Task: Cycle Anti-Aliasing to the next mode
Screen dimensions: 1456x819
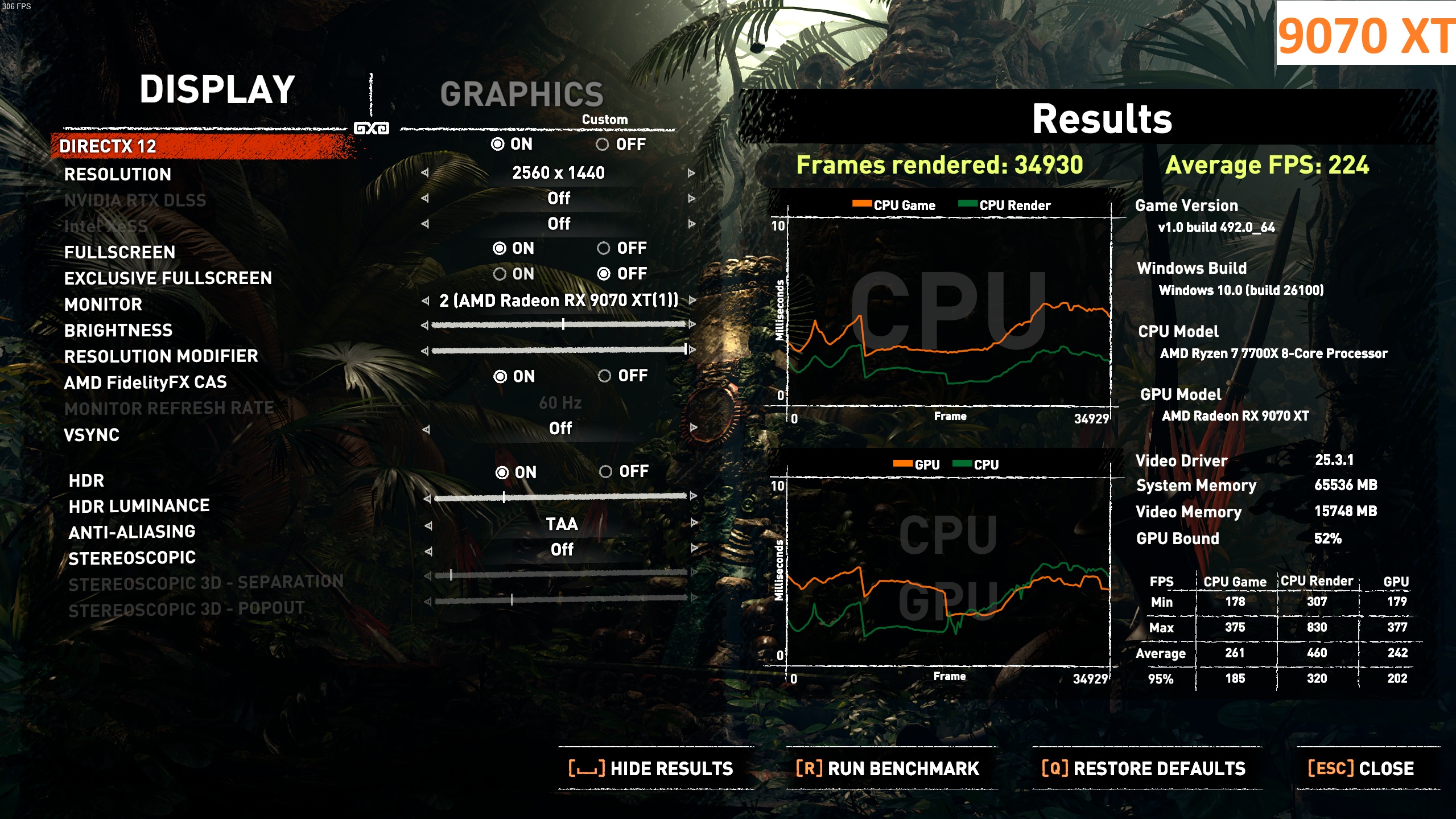Action: pyautogui.click(x=694, y=522)
